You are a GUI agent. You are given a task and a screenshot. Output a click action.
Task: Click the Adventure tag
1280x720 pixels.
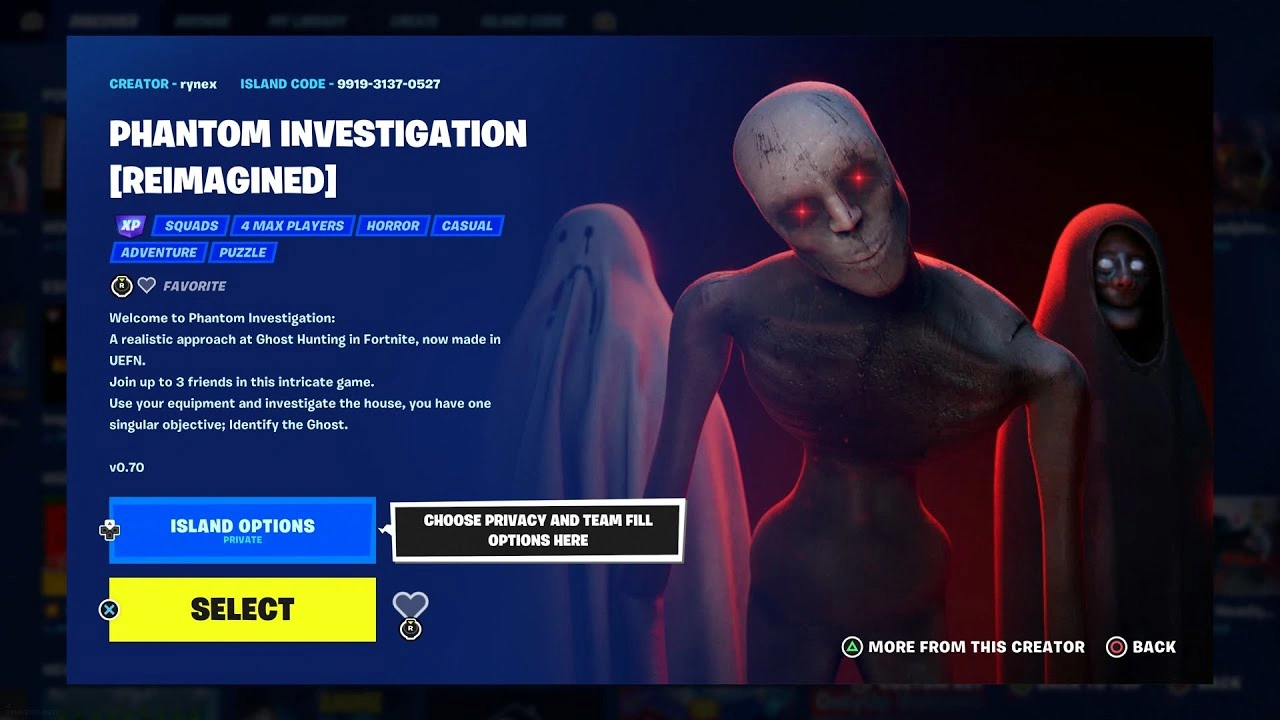click(158, 253)
